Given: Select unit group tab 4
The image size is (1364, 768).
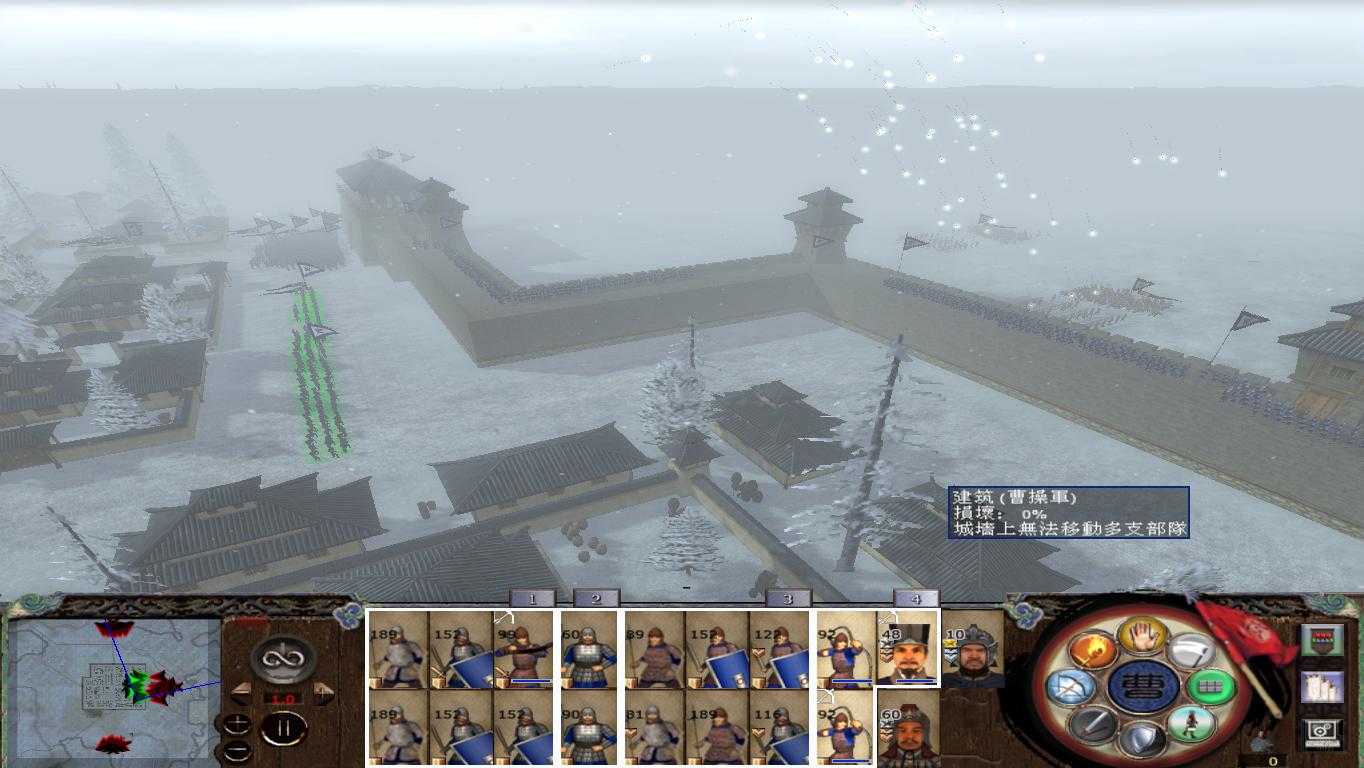Looking at the screenshot, I should coord(916,597).
